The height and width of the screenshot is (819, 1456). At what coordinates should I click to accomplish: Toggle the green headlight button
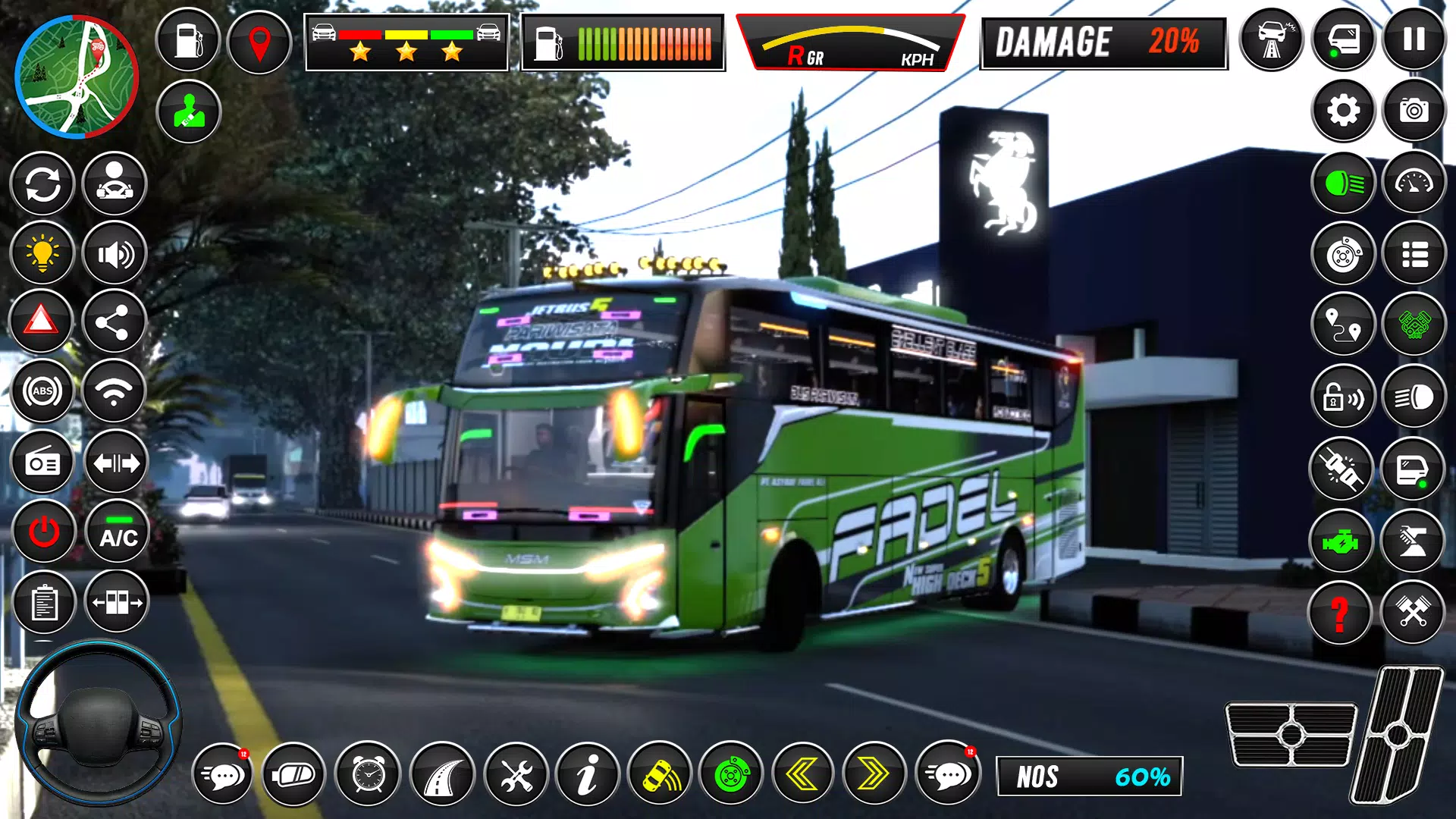point(1343,183)
